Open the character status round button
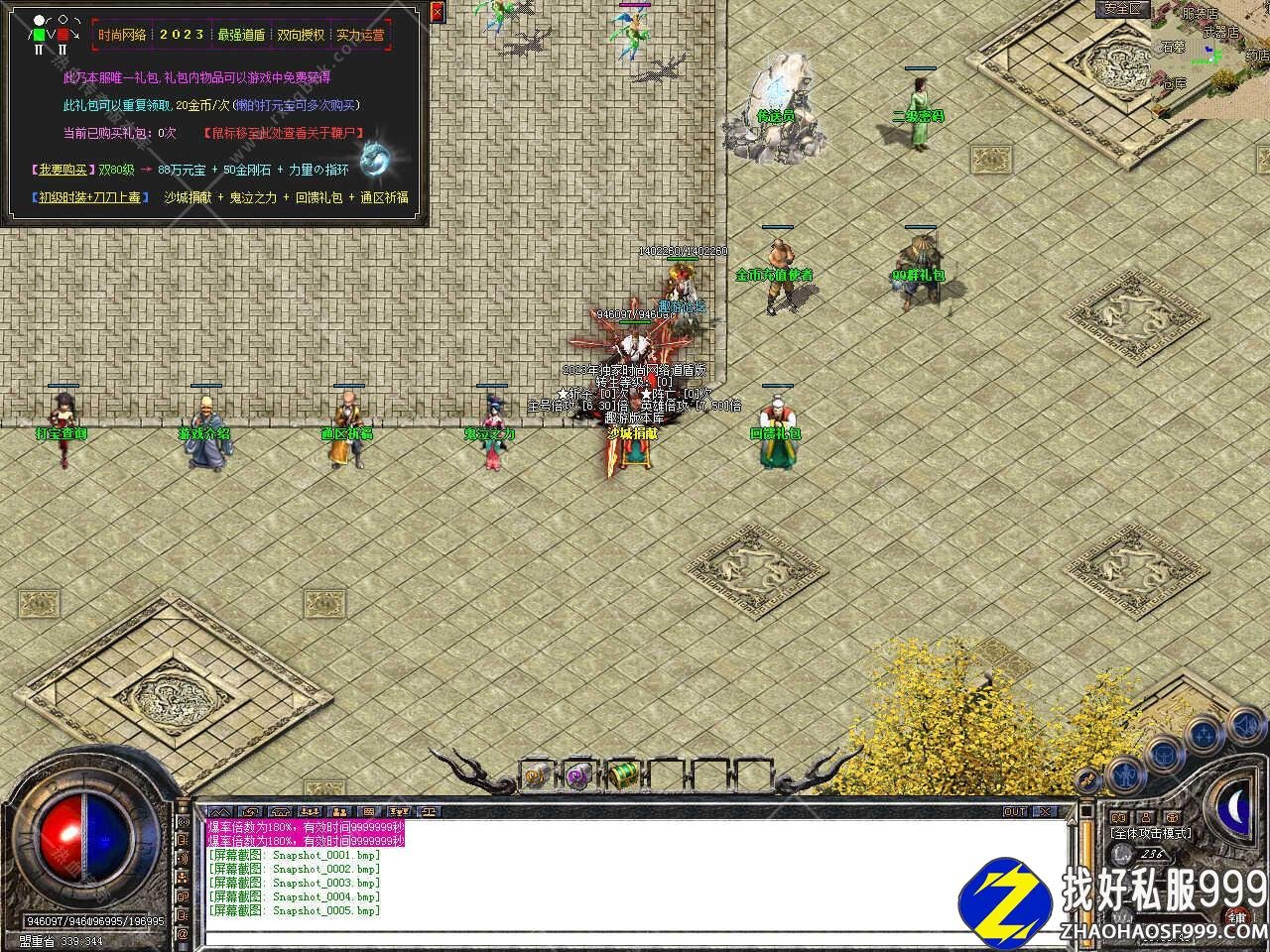 (1123, 773)
